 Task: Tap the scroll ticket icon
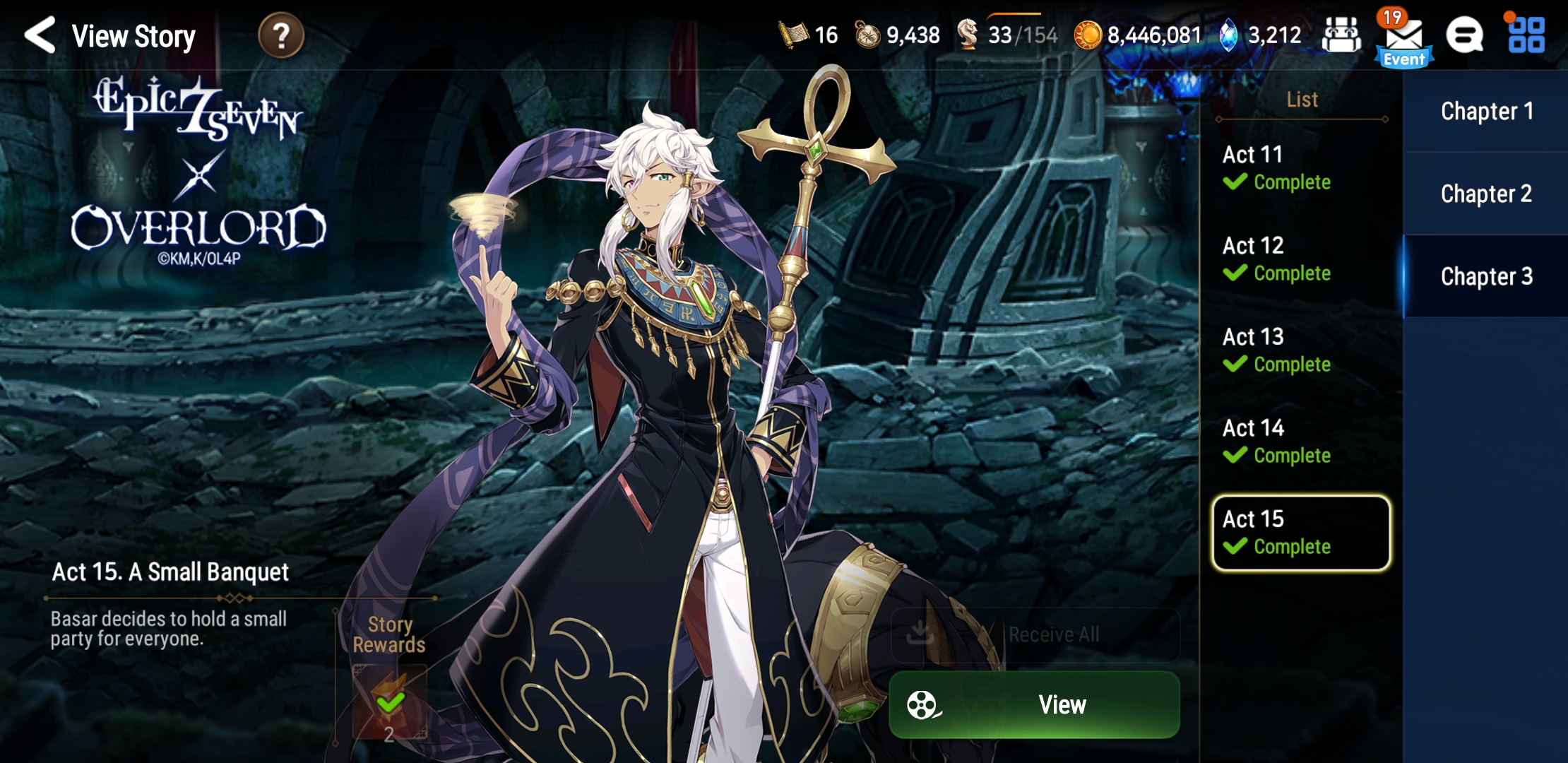[x=792, y=35]
